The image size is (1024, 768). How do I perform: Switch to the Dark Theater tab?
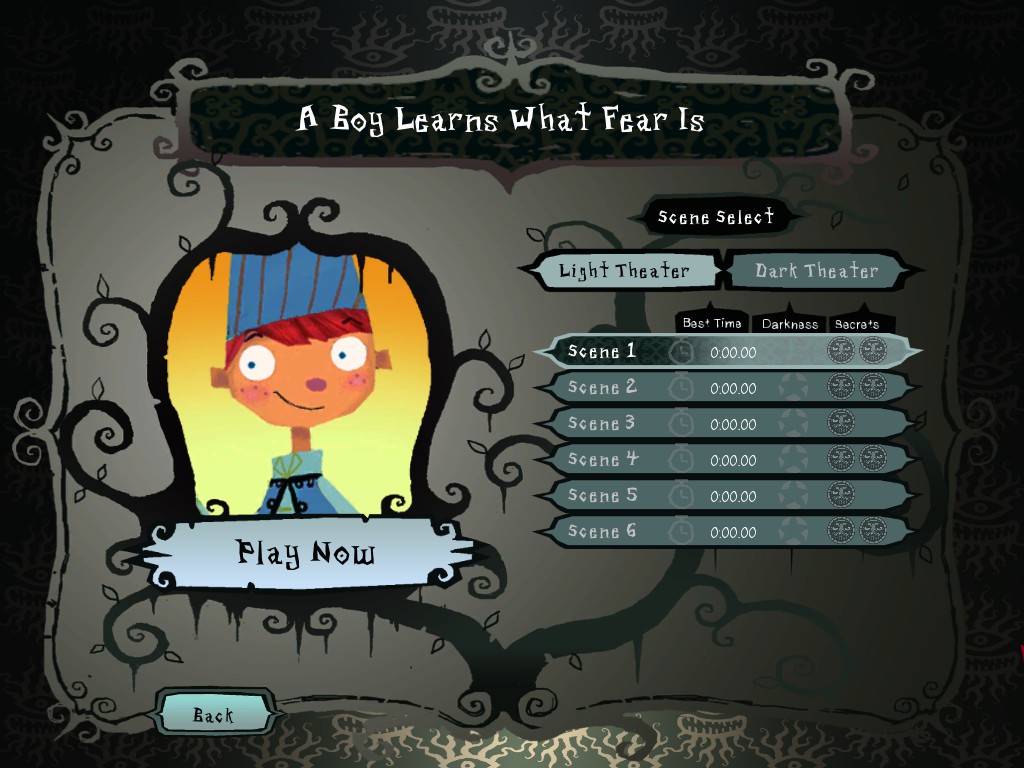[x=816, y=271]
